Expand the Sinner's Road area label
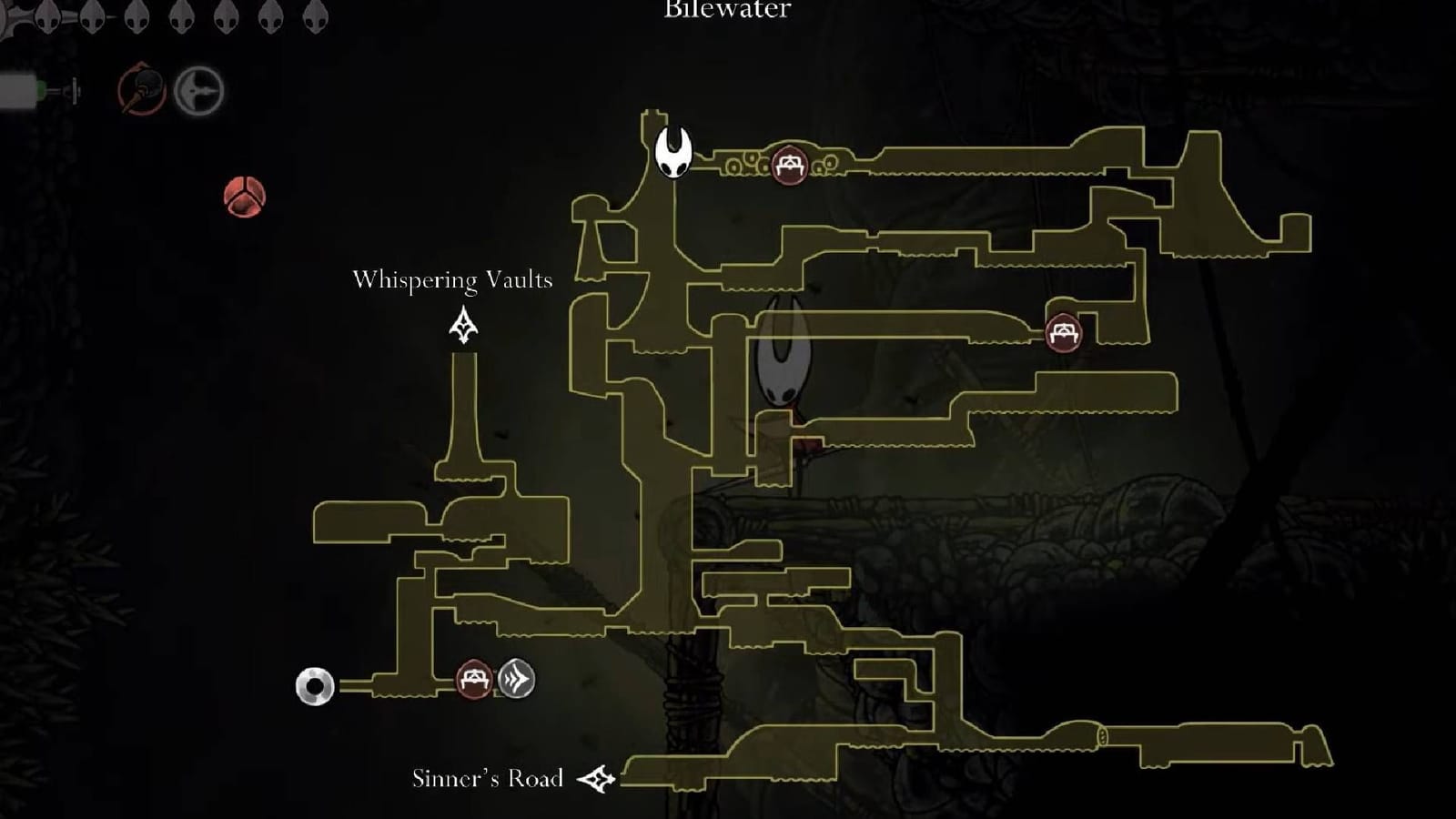 pyautogui.click(x=491, y=778)
